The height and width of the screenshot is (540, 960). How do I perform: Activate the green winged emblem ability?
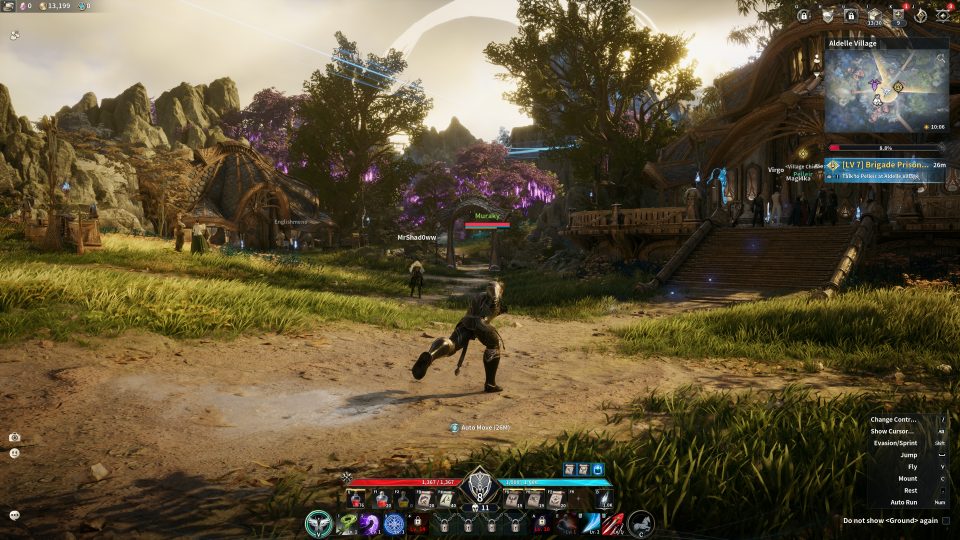click(x=319, y=523)
